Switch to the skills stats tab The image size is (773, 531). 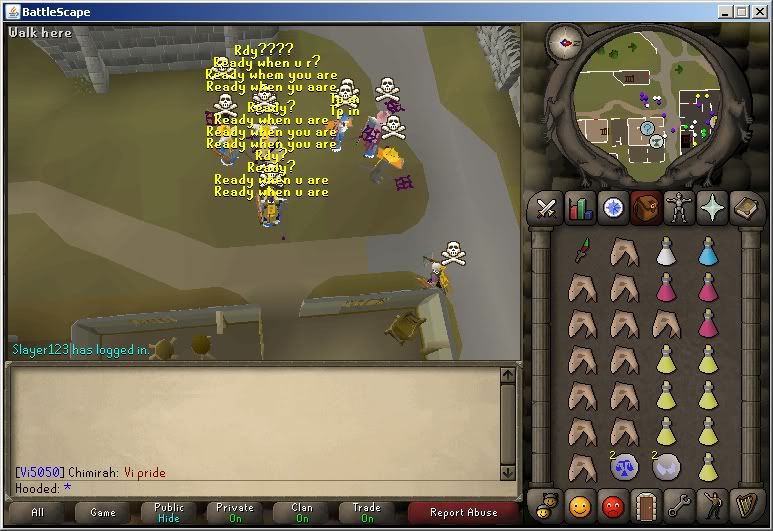(x=580, y=208)
